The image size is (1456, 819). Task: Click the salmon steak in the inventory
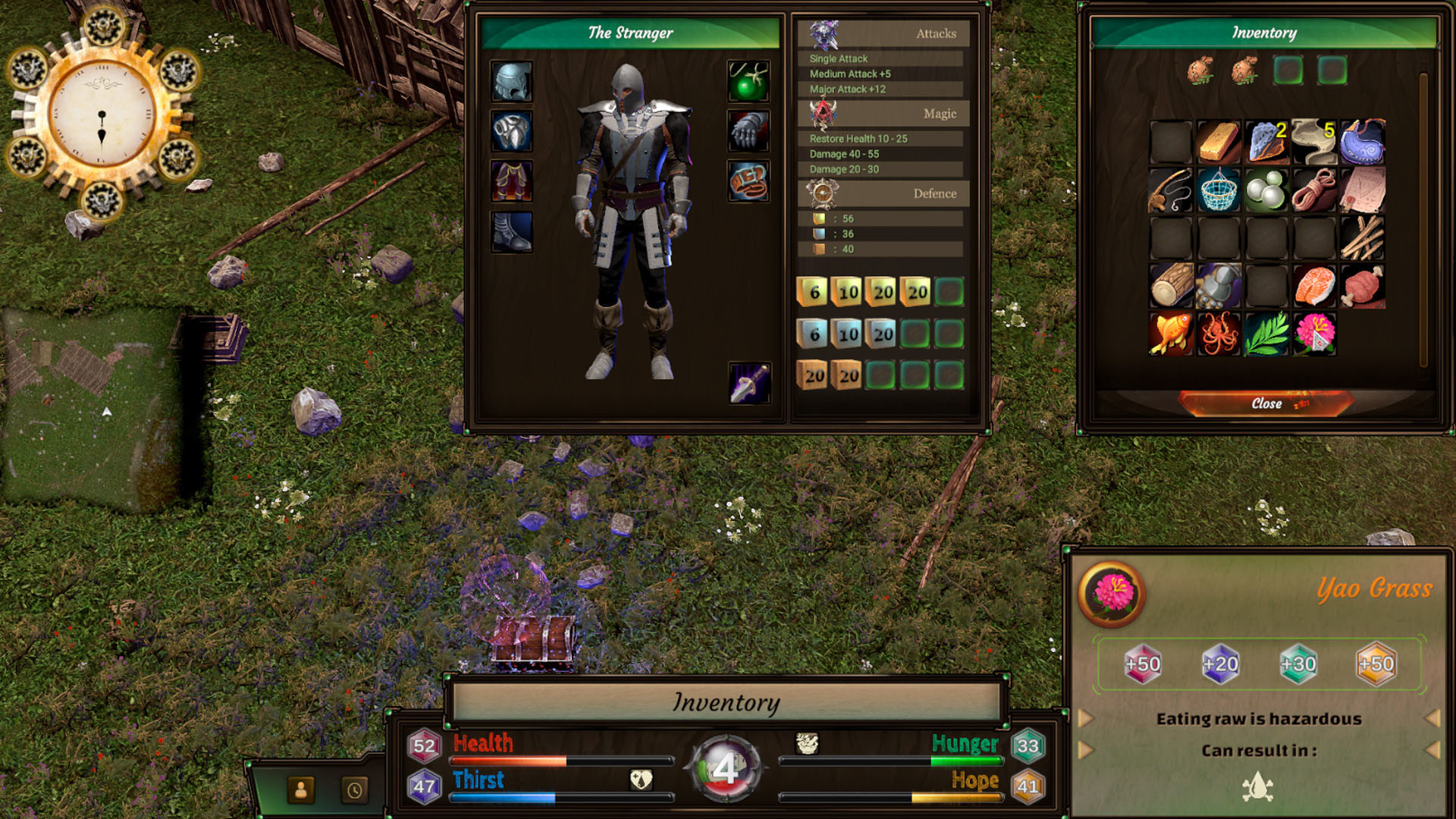click(x=1315, y=286)
